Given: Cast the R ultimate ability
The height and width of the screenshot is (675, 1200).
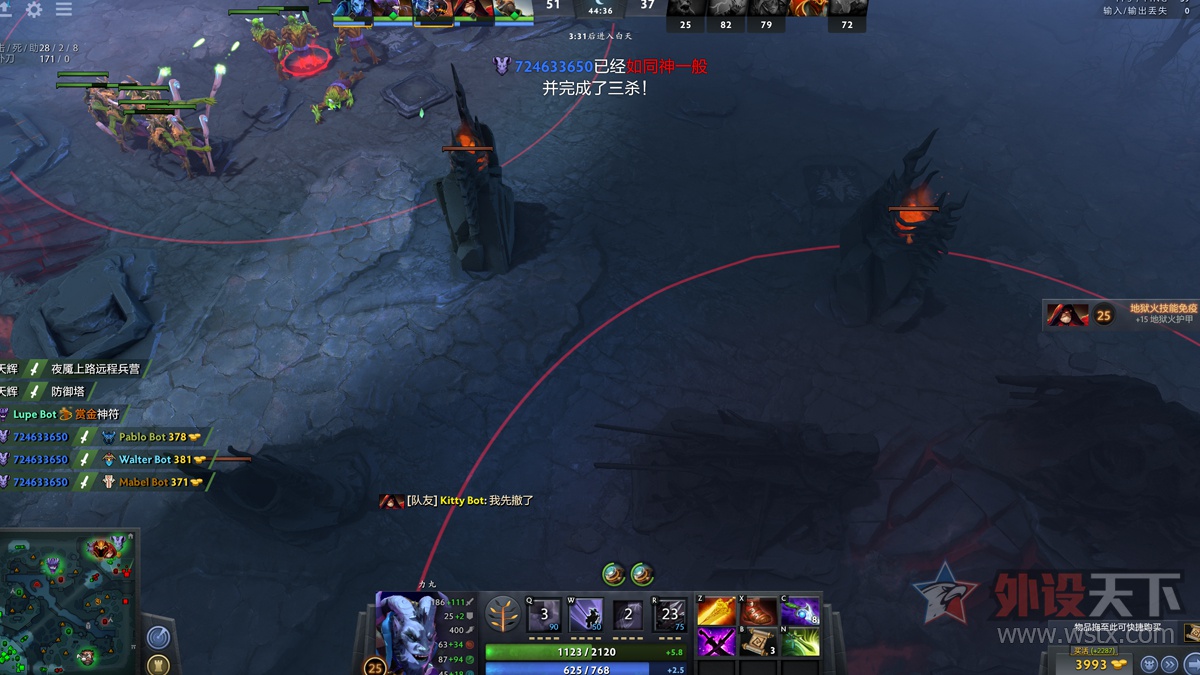Looking at the screenshot, I should pos(670,614).
